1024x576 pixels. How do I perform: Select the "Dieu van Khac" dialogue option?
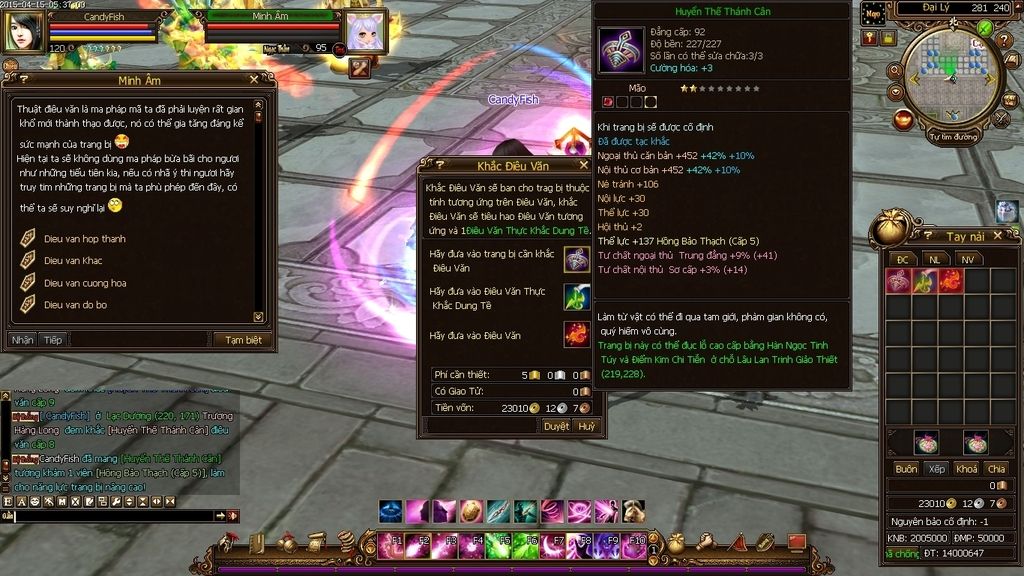(72, 261)
